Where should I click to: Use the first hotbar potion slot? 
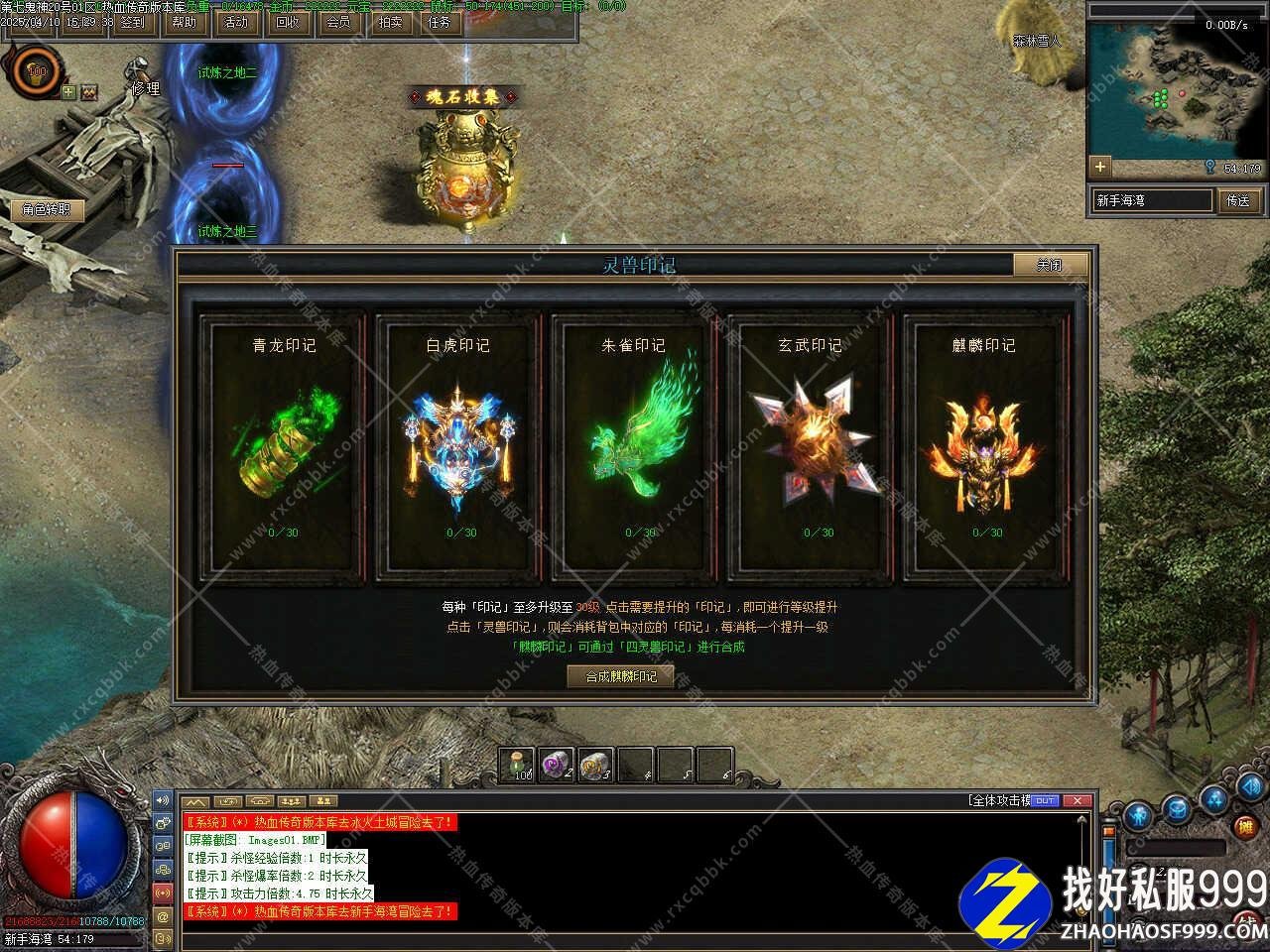tap(518, 765)
